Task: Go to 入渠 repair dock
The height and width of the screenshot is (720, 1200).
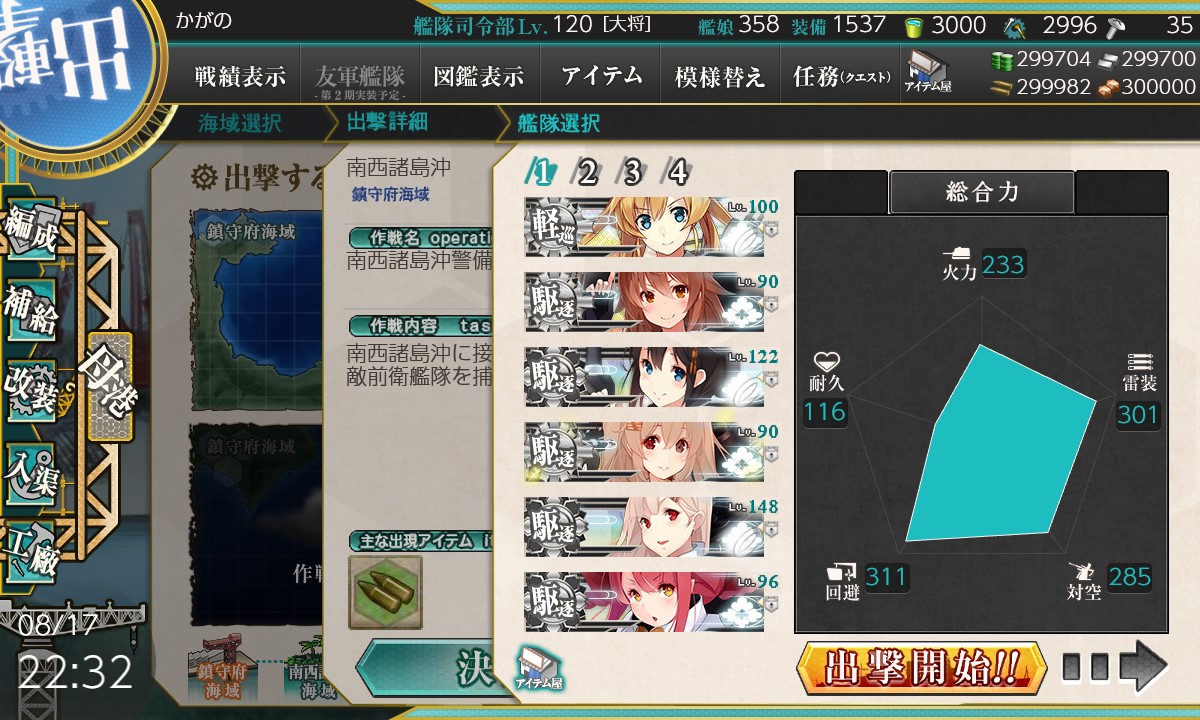Action: [x=32, y=470]
